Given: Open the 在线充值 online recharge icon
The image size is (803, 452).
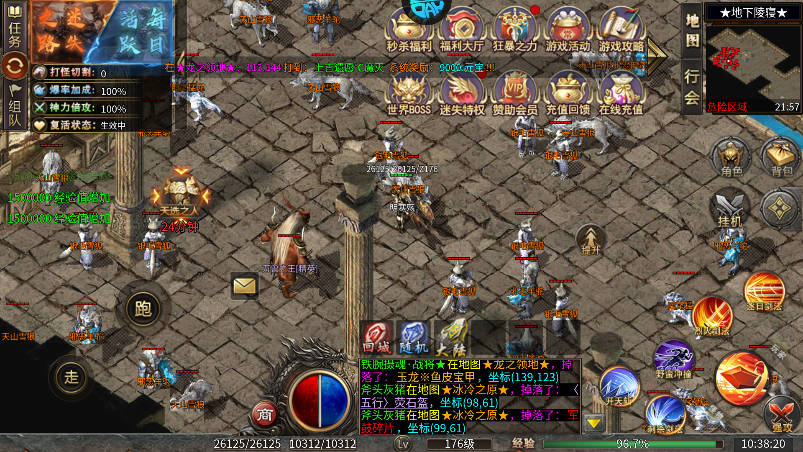Looking at the screenshot, I should coord(620,91).
